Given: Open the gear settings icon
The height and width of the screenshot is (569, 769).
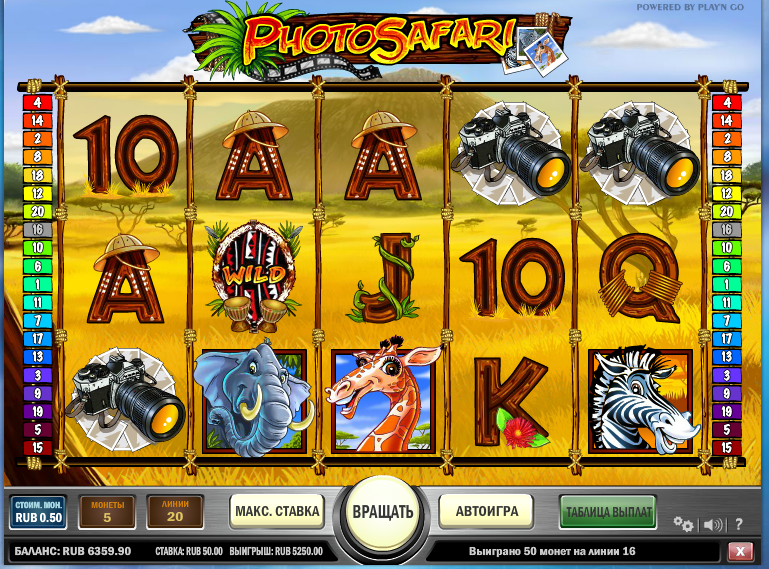Looking at the screenshot, I should coord(683,524).
